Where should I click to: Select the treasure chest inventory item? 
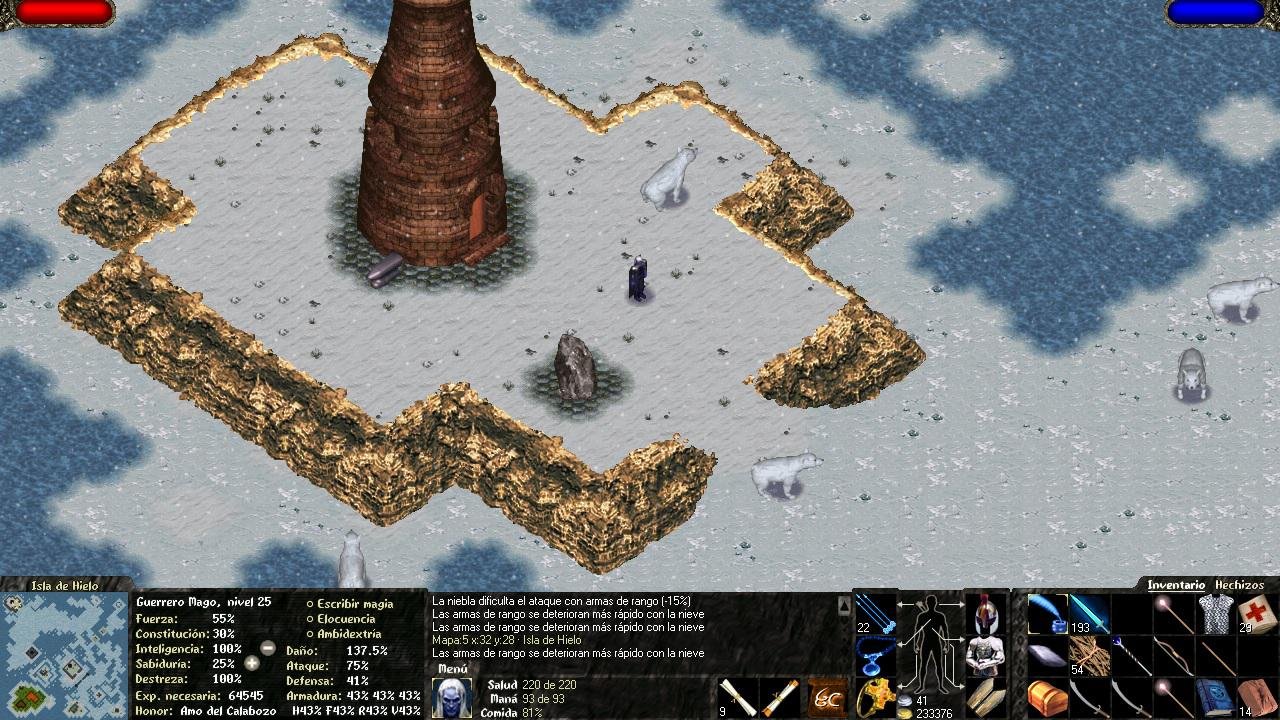point(1047,697)
